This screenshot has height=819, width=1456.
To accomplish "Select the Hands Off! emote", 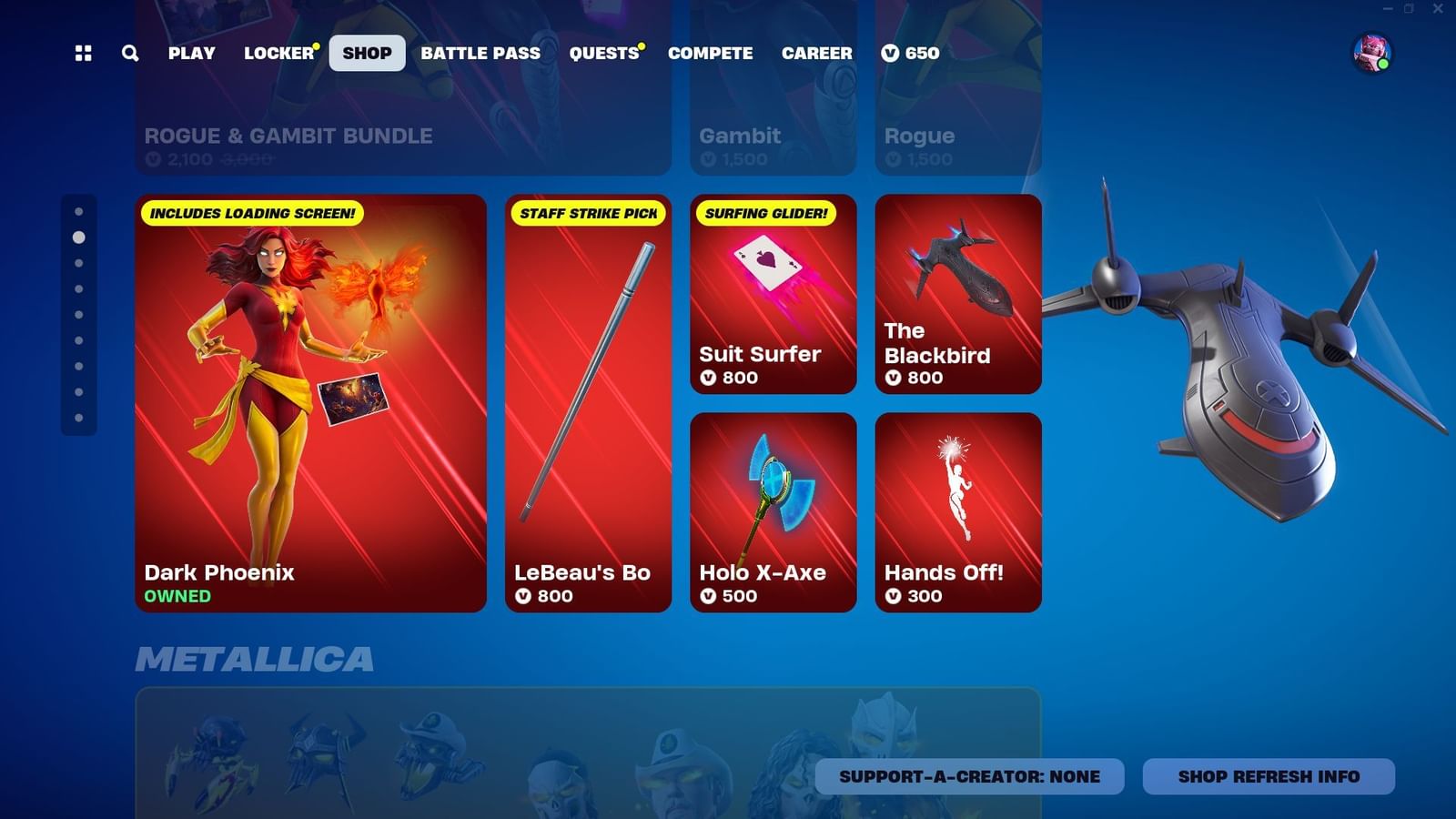I will point(957,510).
